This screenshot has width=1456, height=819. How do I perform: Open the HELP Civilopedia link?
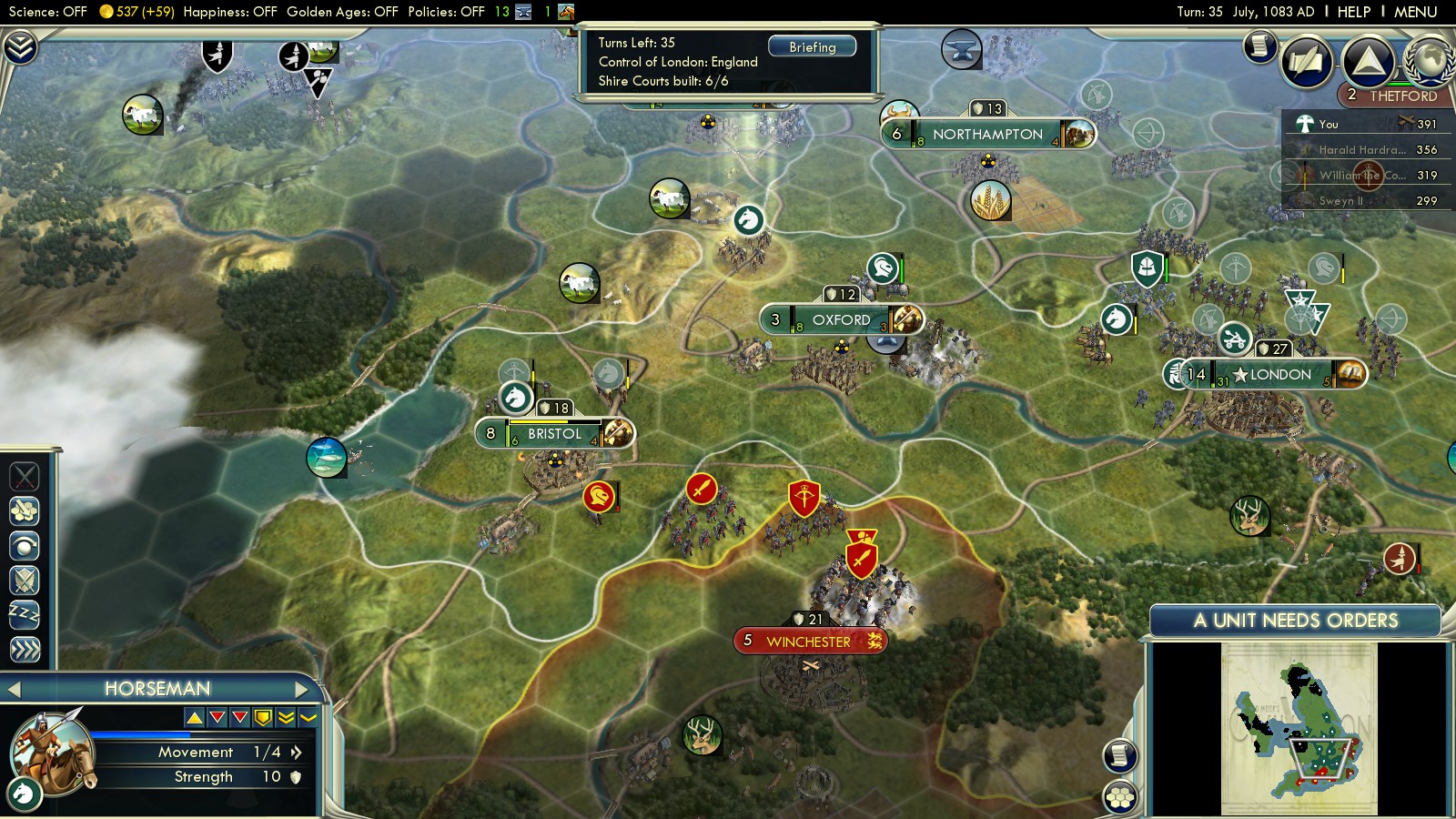click(1353, 12)
